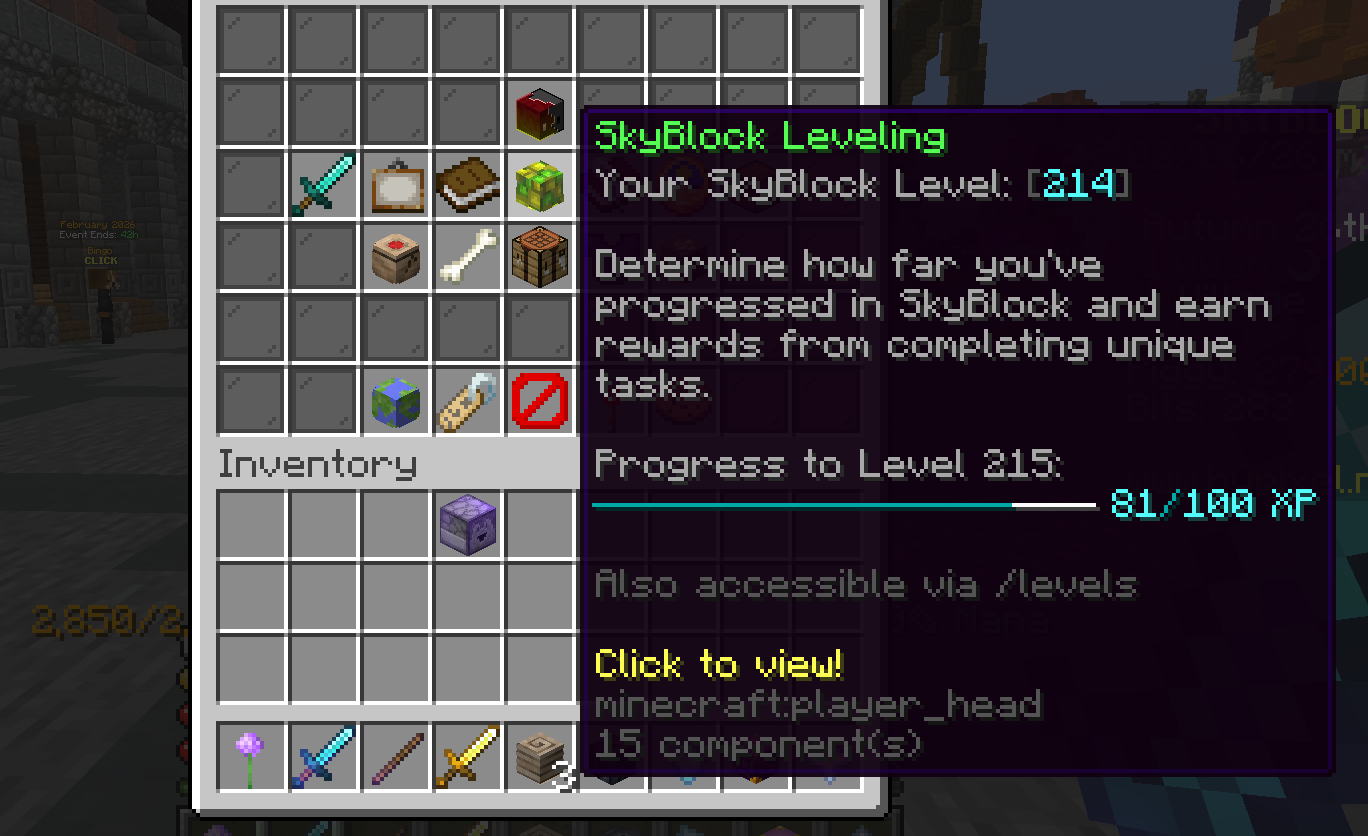
Task: Click the purple block in the inventory
Action: pyautogui.click(x=467, y=525)
